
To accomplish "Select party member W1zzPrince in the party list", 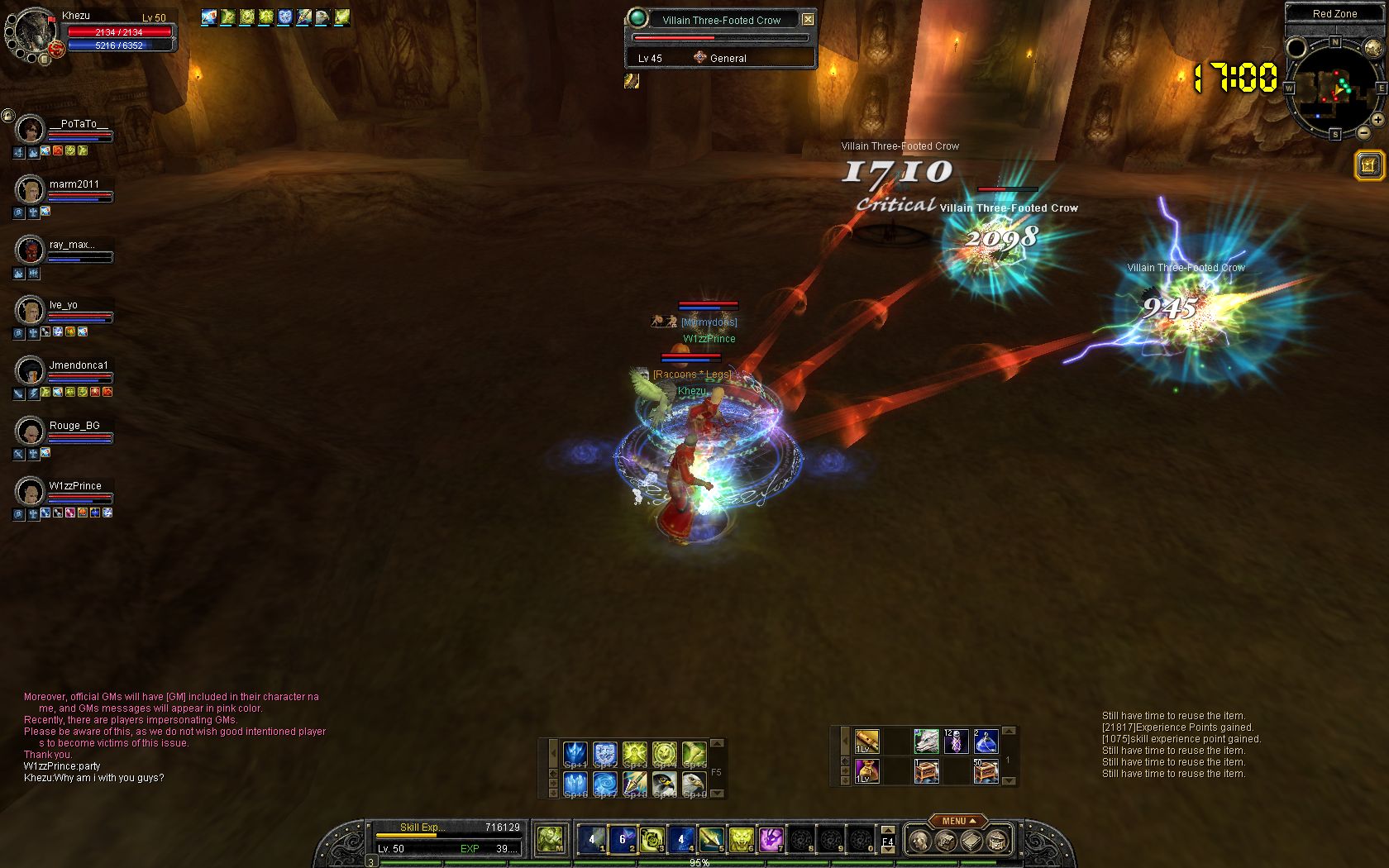I will (x=31, y=491).
